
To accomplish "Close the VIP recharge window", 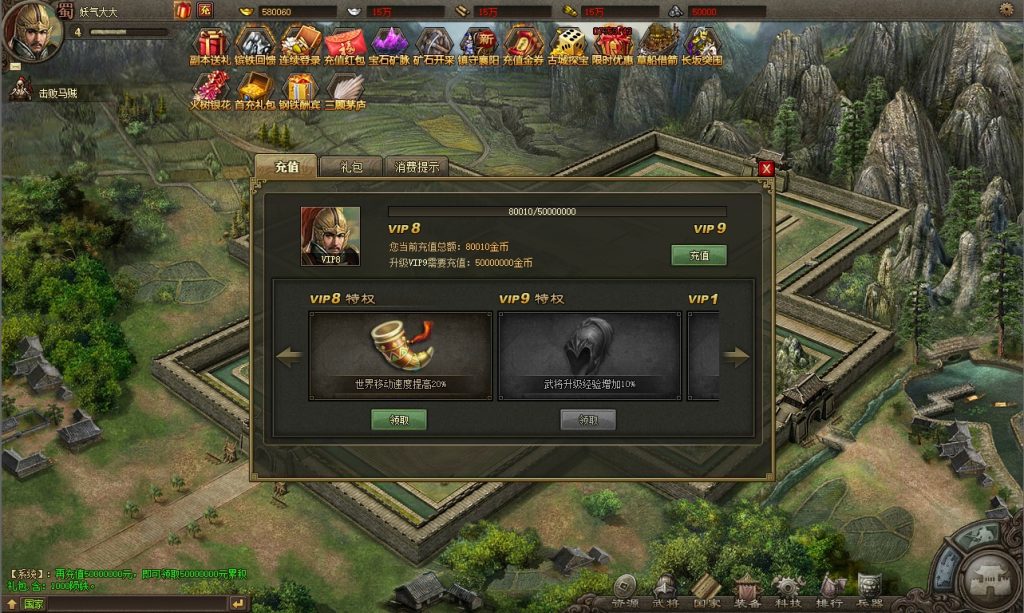I will click(x=766, y=168).
